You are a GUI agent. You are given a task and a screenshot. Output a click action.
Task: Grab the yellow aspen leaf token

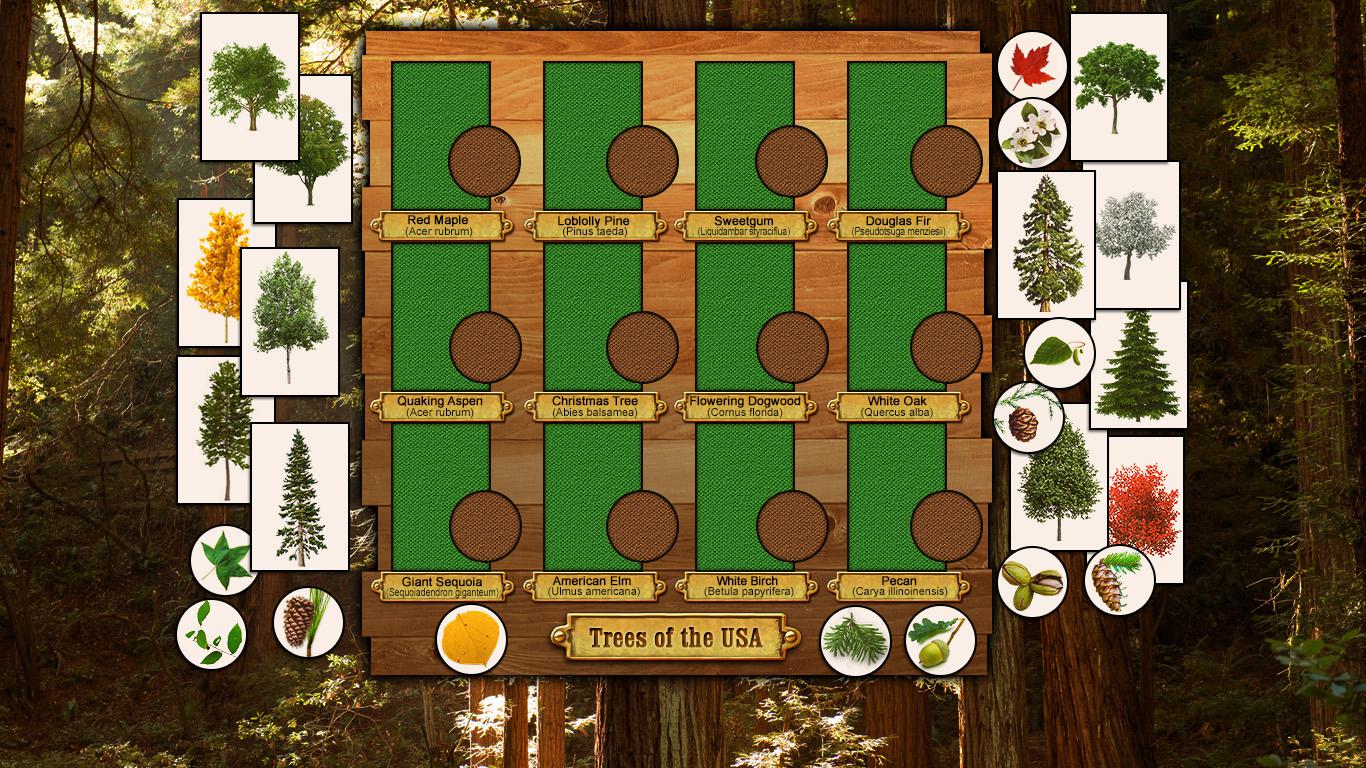(471, 640)
